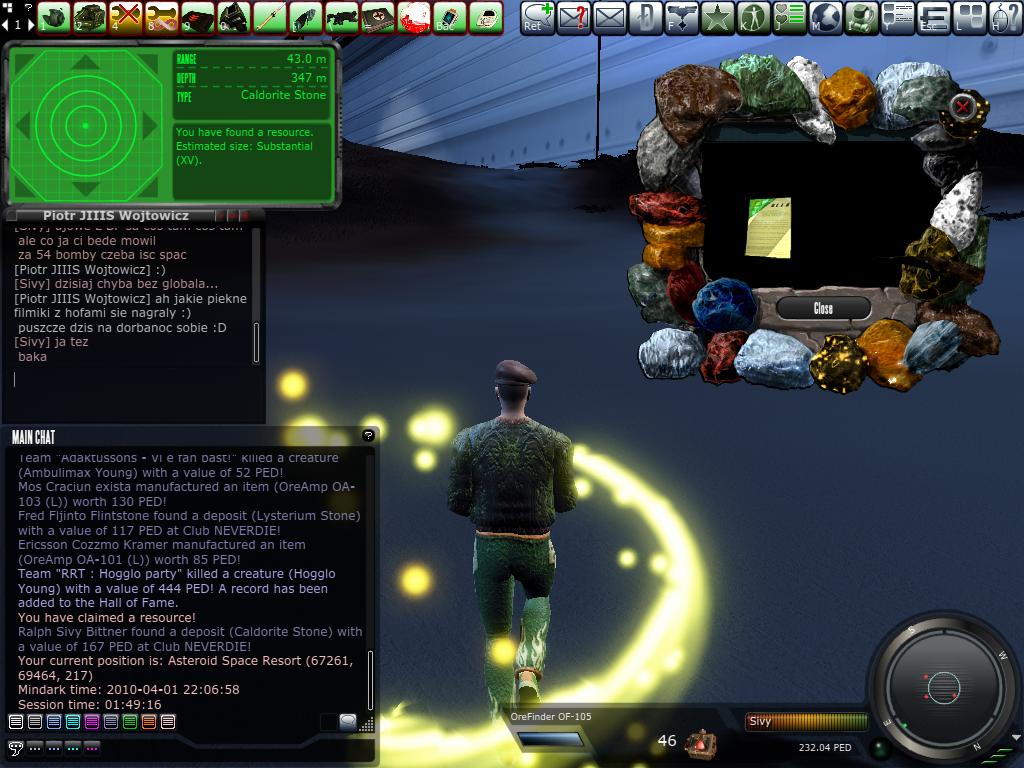Click the chat bubble with green plus icon
This screenshot has height=768, width=1024.
(x=537, y=17)
